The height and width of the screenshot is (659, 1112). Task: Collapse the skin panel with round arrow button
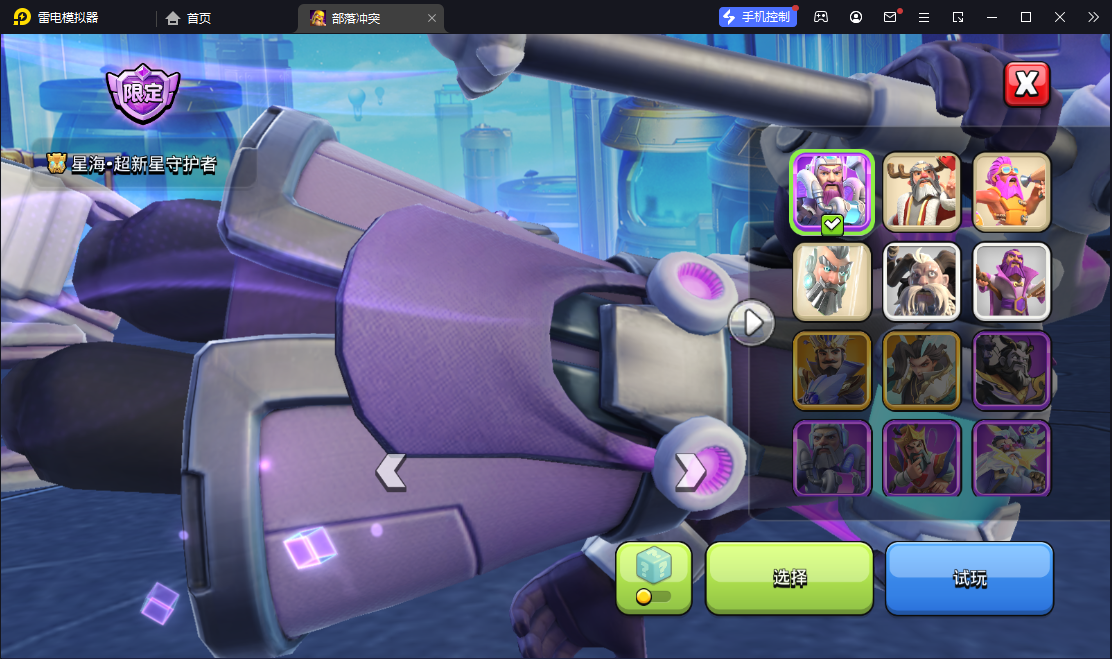[751, 322]
